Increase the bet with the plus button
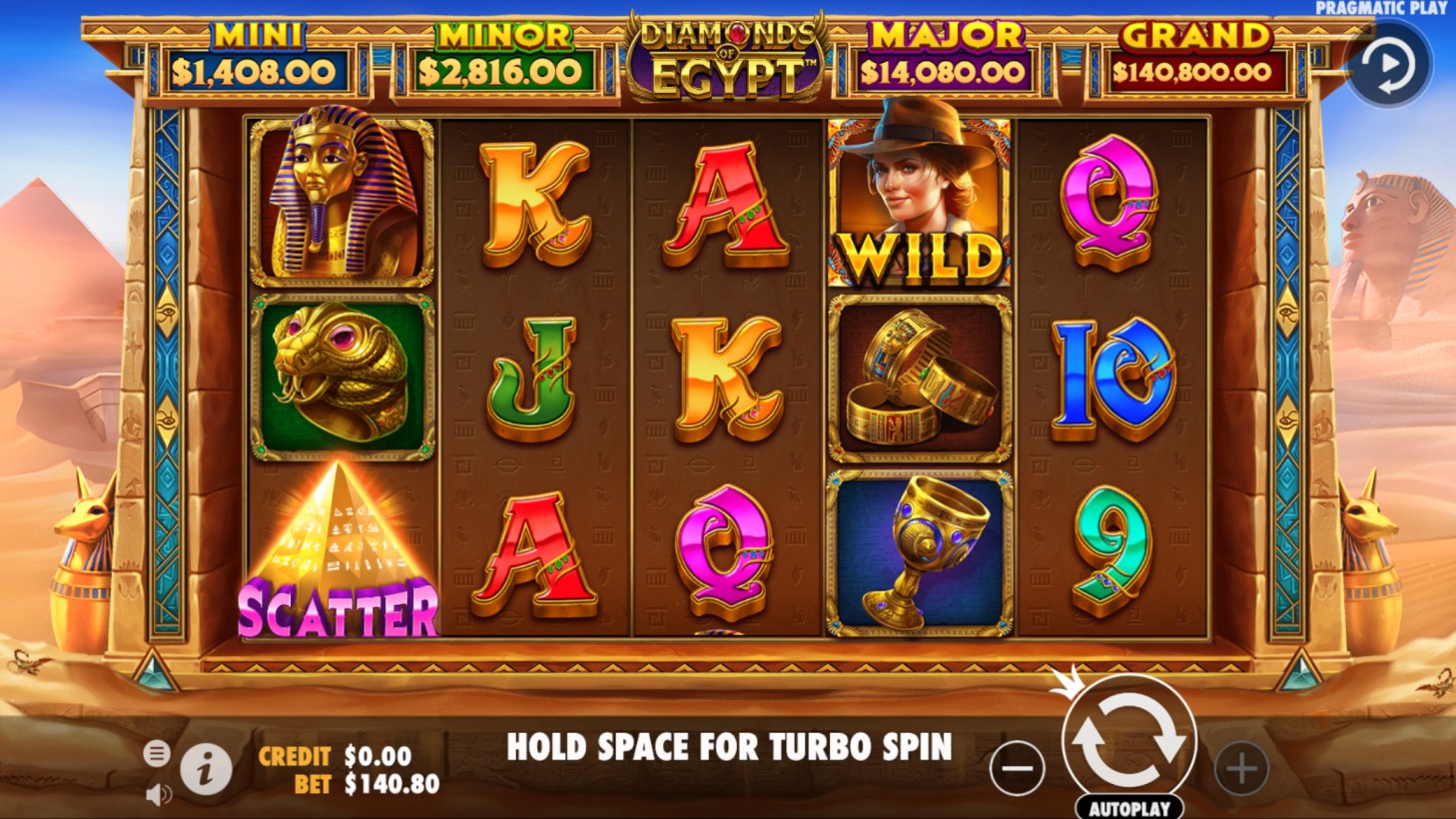The height and width of the screenshot is (819, 1456). 1241,767
